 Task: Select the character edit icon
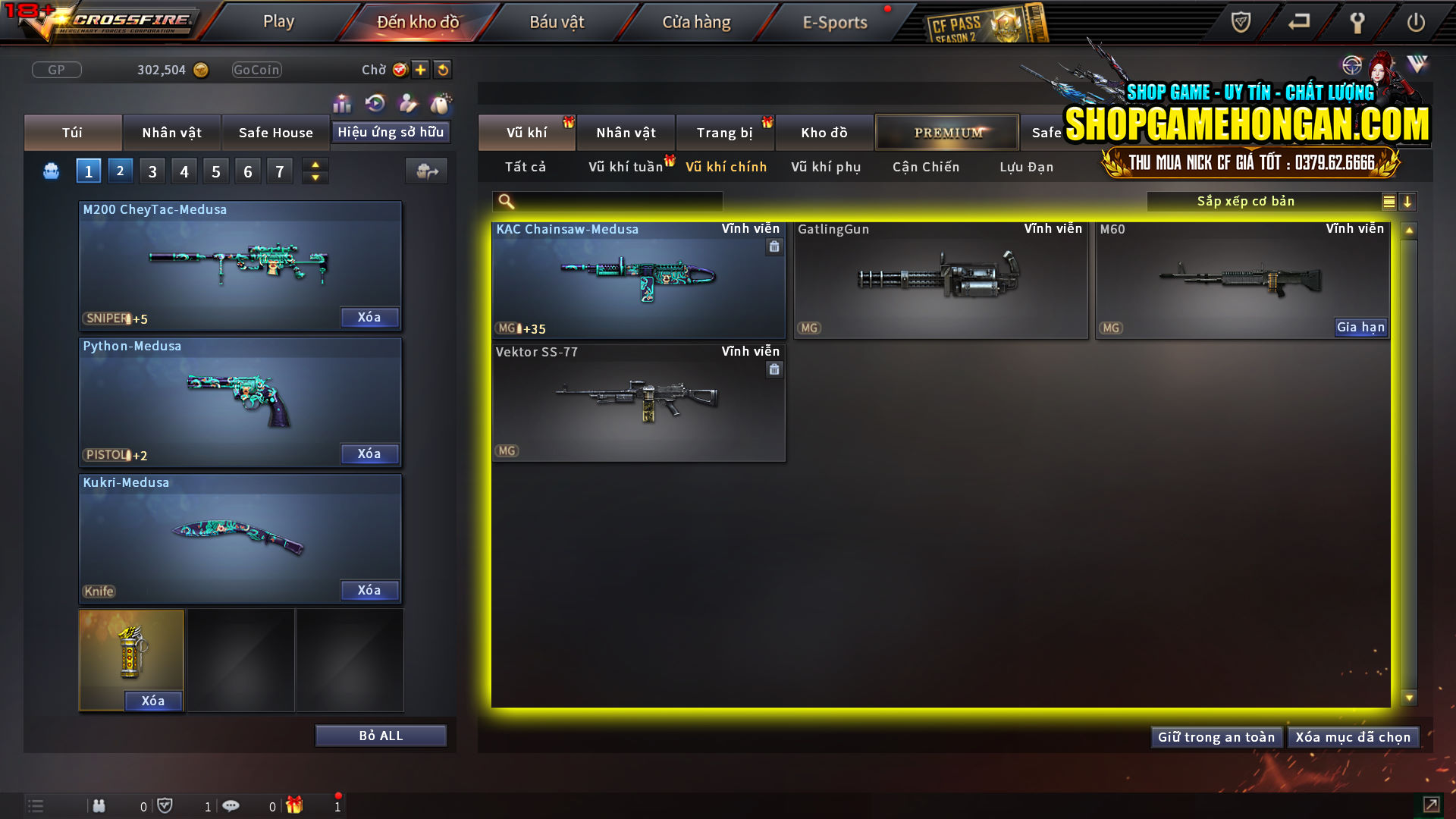click(408, 103)
